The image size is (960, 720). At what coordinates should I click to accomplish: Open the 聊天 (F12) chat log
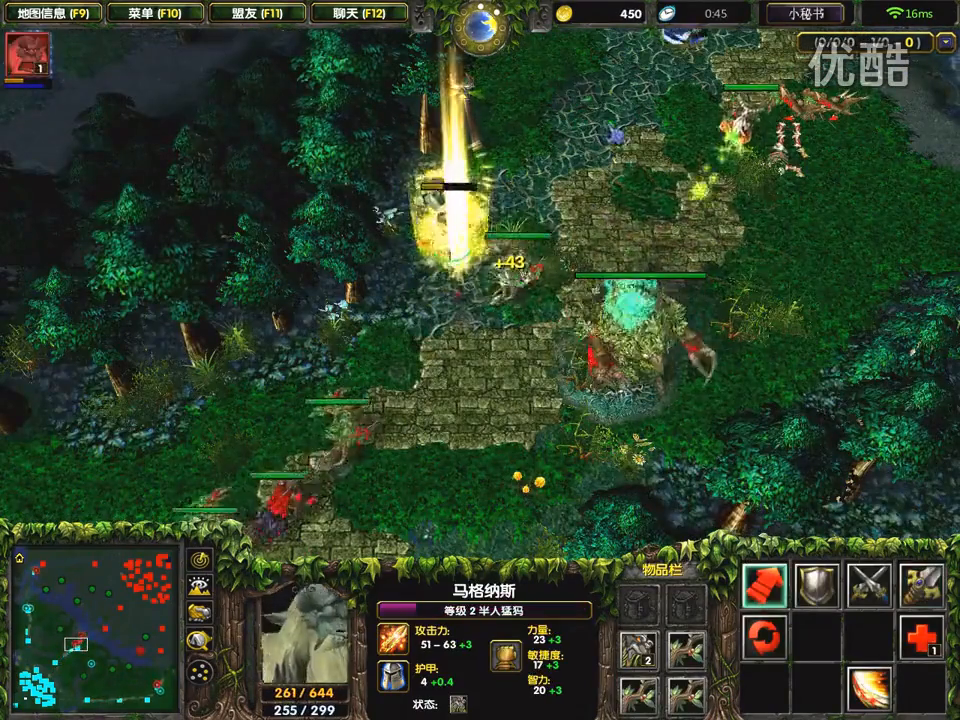point(358,14)
